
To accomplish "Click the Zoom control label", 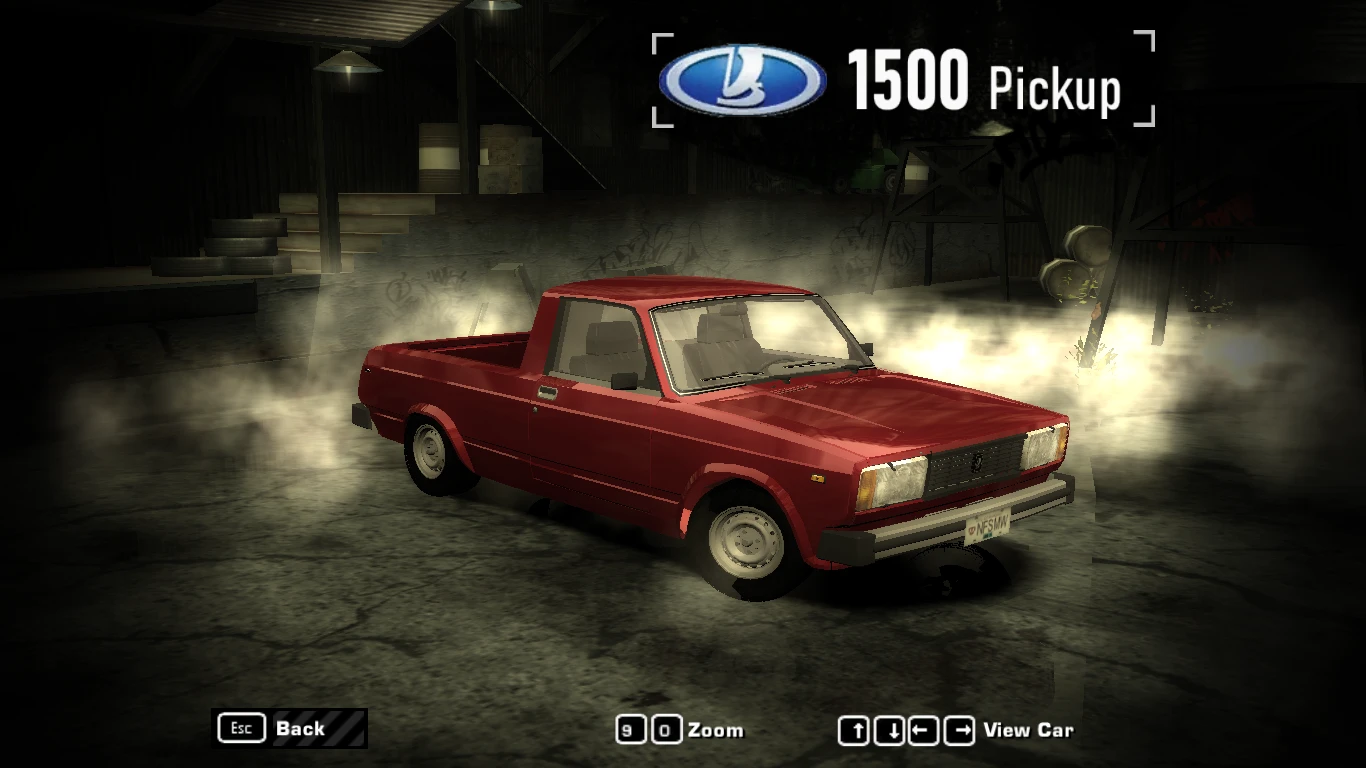I will click(x=716, y=730).
